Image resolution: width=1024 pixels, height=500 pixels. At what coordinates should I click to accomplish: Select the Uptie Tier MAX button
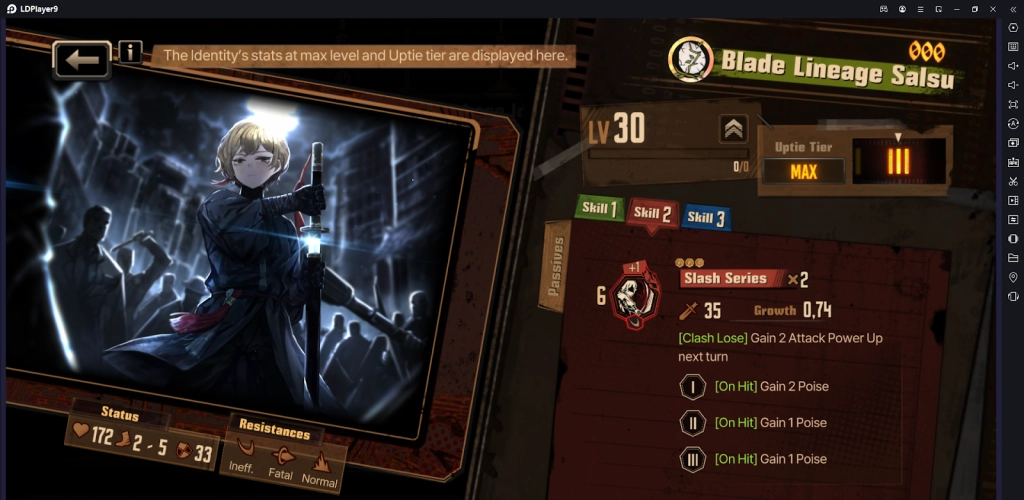point(803,171)
